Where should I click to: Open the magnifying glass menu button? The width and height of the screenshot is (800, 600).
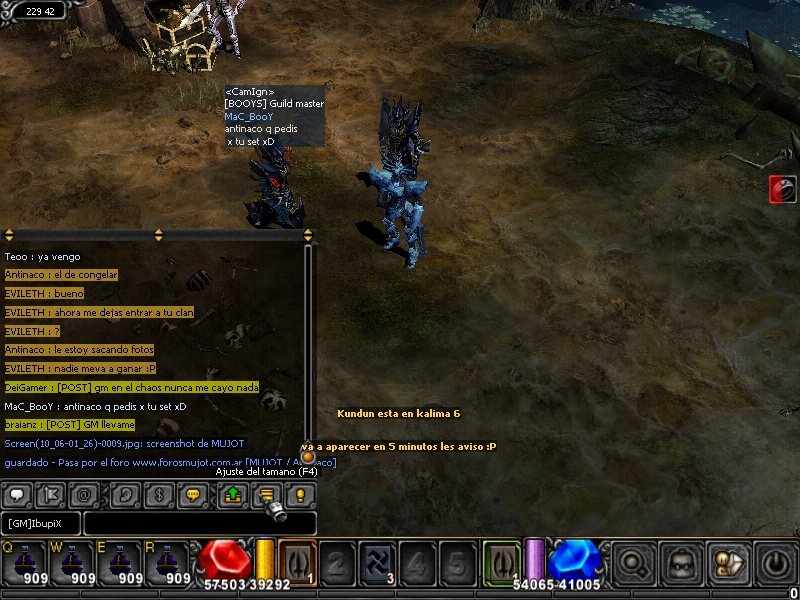(x=636, y=563)
